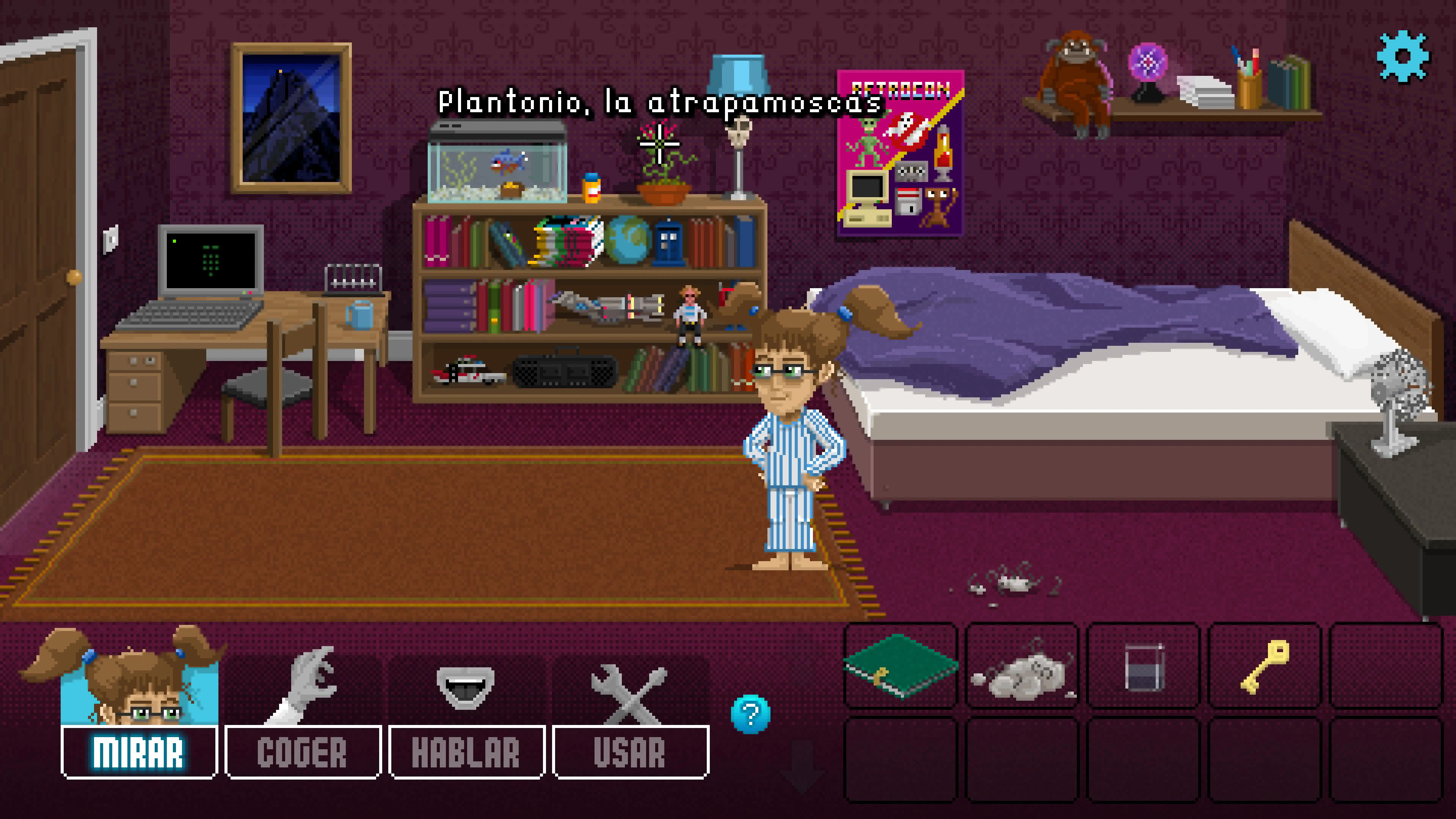
Task: Select the green notebook in inventory
Action: 900,666
